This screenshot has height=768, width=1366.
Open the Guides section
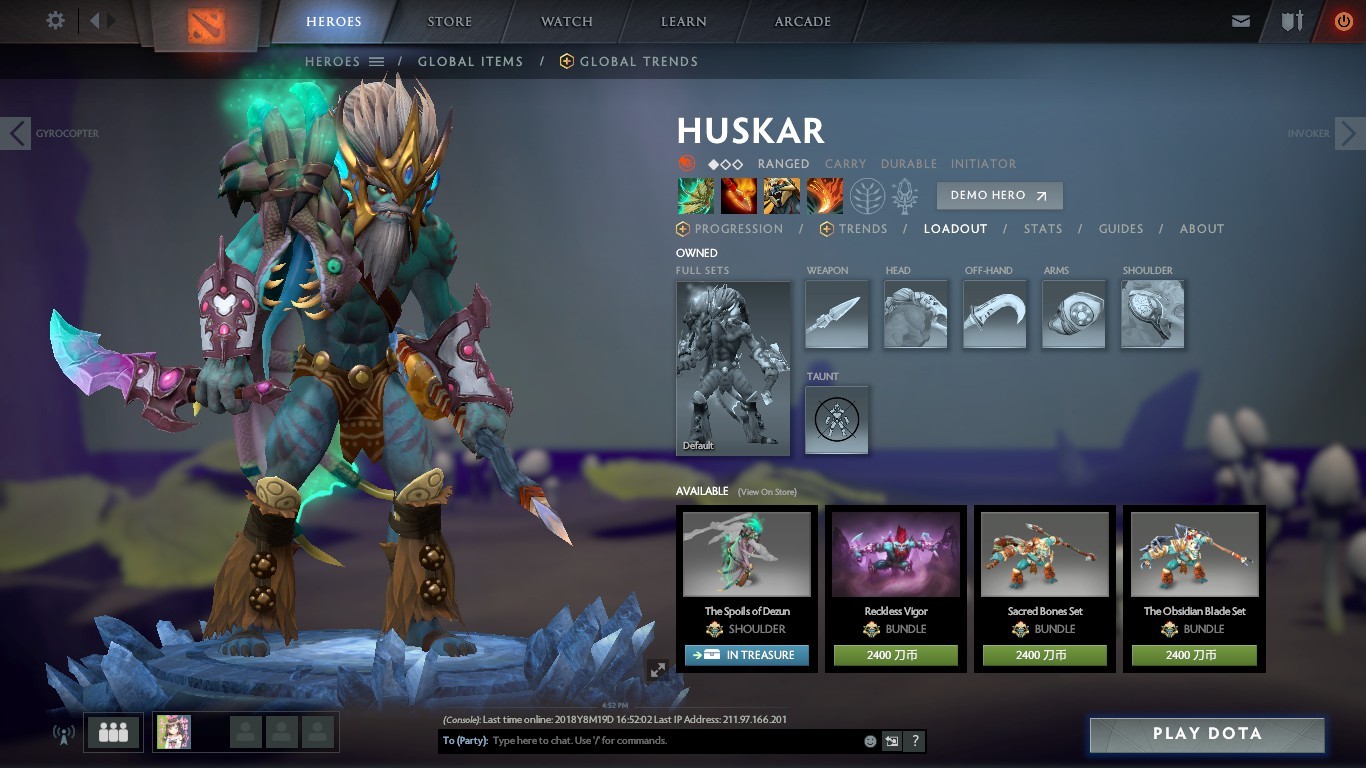[x=1121, y=229]
